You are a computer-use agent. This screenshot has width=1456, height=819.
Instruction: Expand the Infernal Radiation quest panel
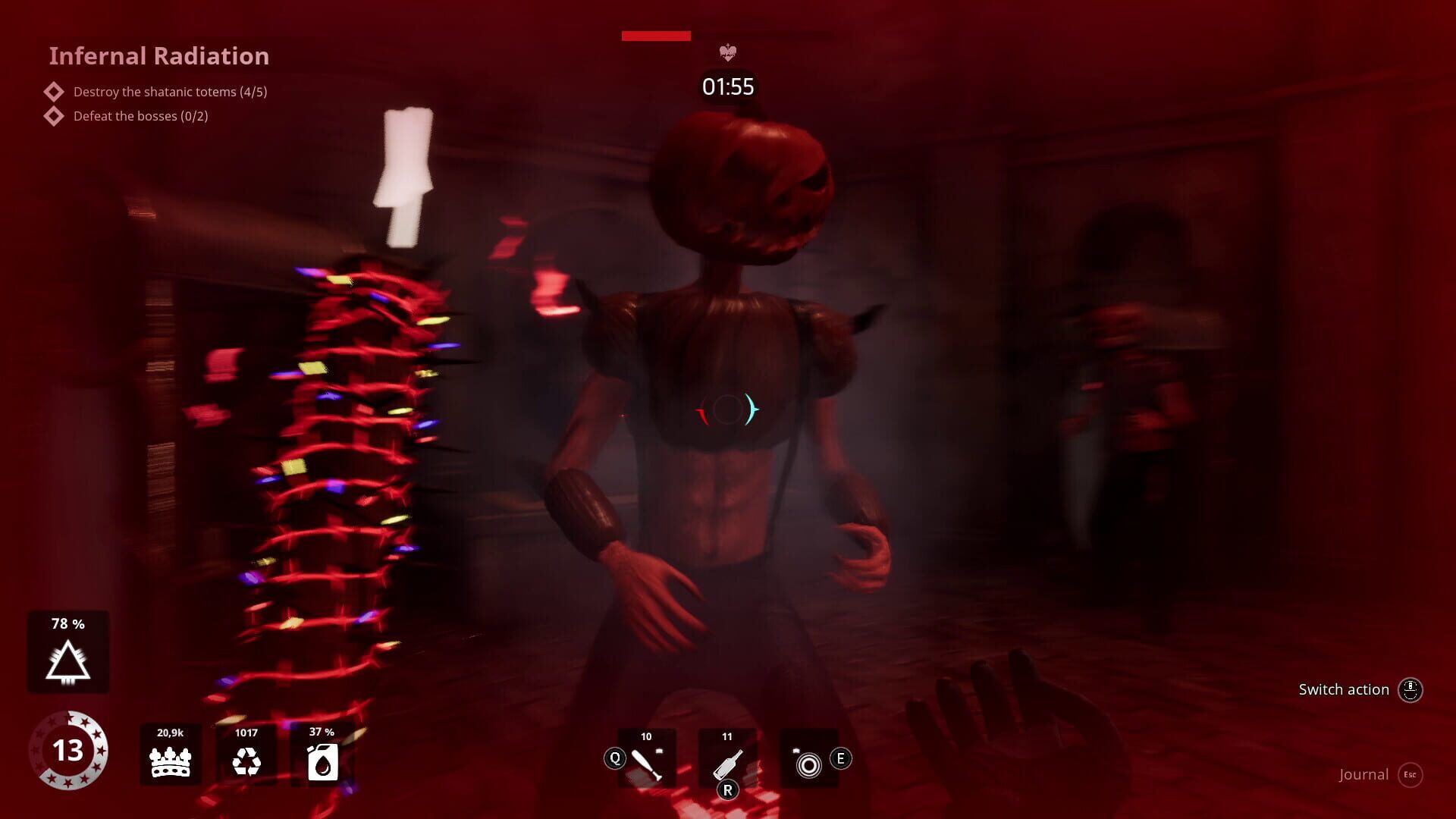159,55
